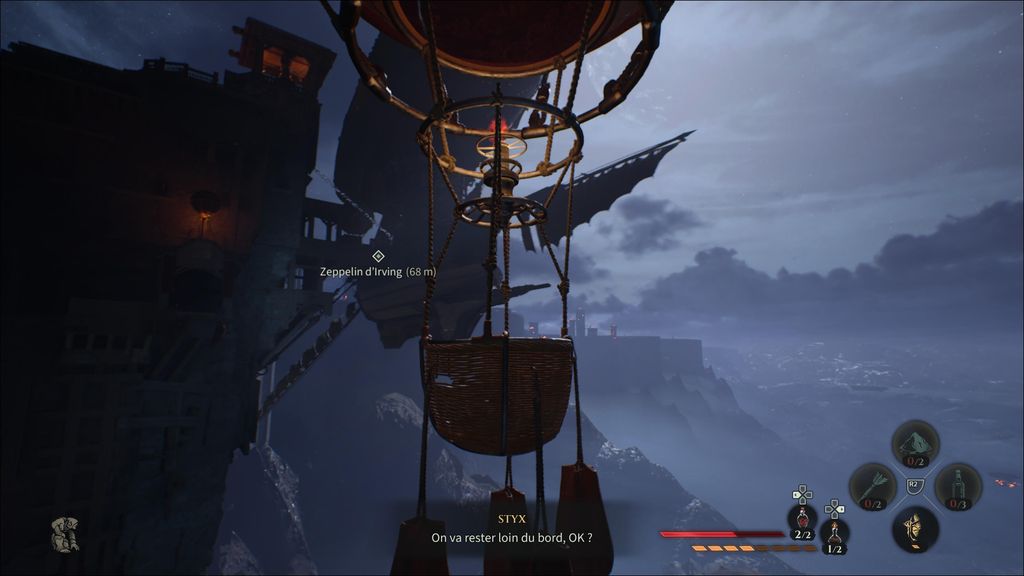Choose the dart bolt item slot
This screenshot has width=1024, height=576.
coord(872,485)
